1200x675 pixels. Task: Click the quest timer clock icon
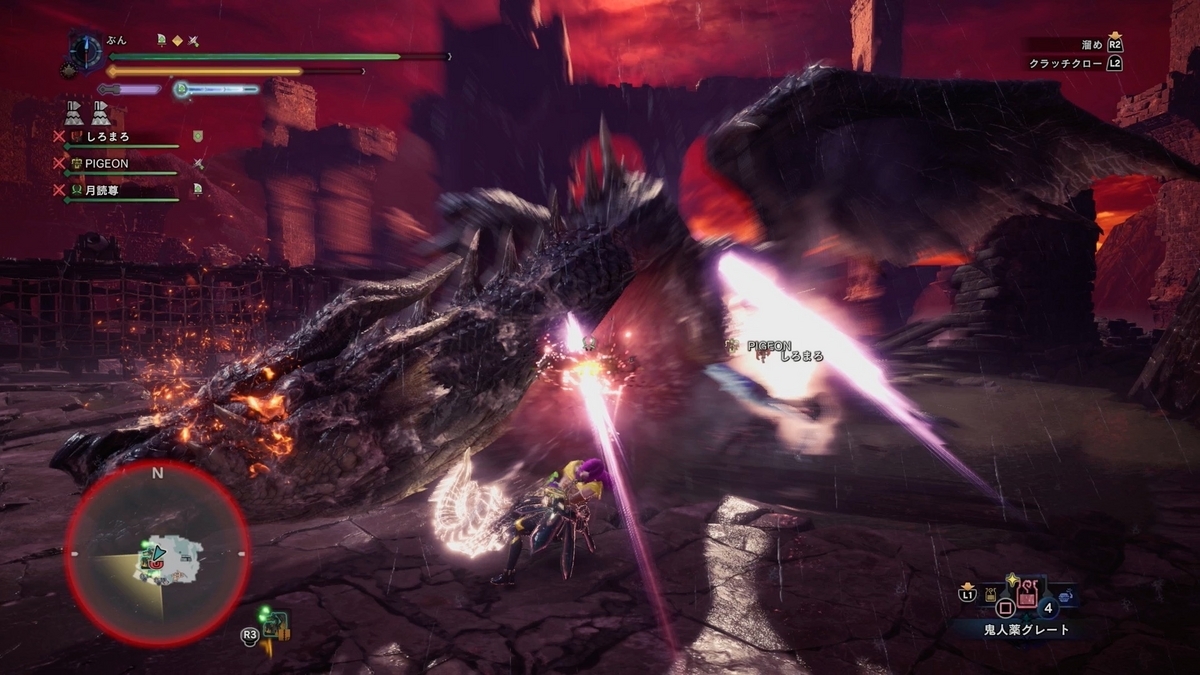[x=86, y=51]
